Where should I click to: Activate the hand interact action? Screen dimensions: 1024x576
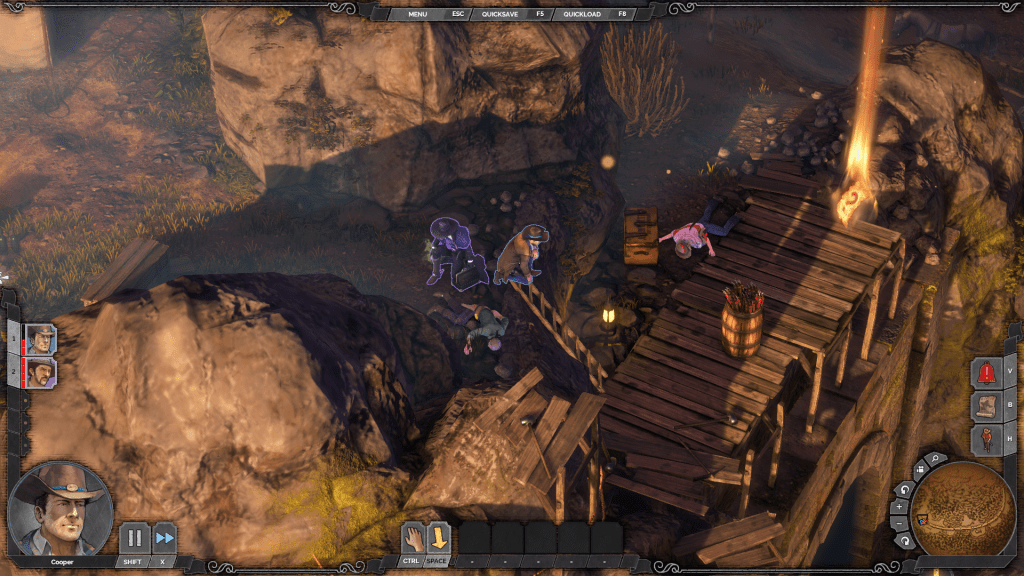coord(413,539)
